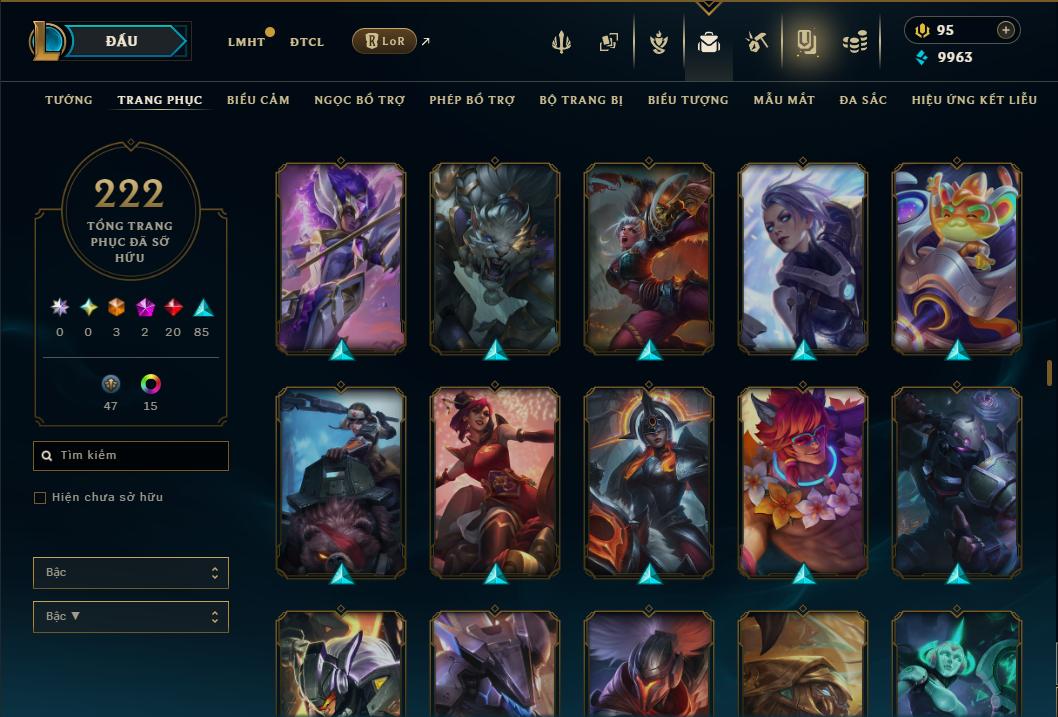1058x717 pixels.
Task: Open the collection backpack icon
Action: (709, 42)
